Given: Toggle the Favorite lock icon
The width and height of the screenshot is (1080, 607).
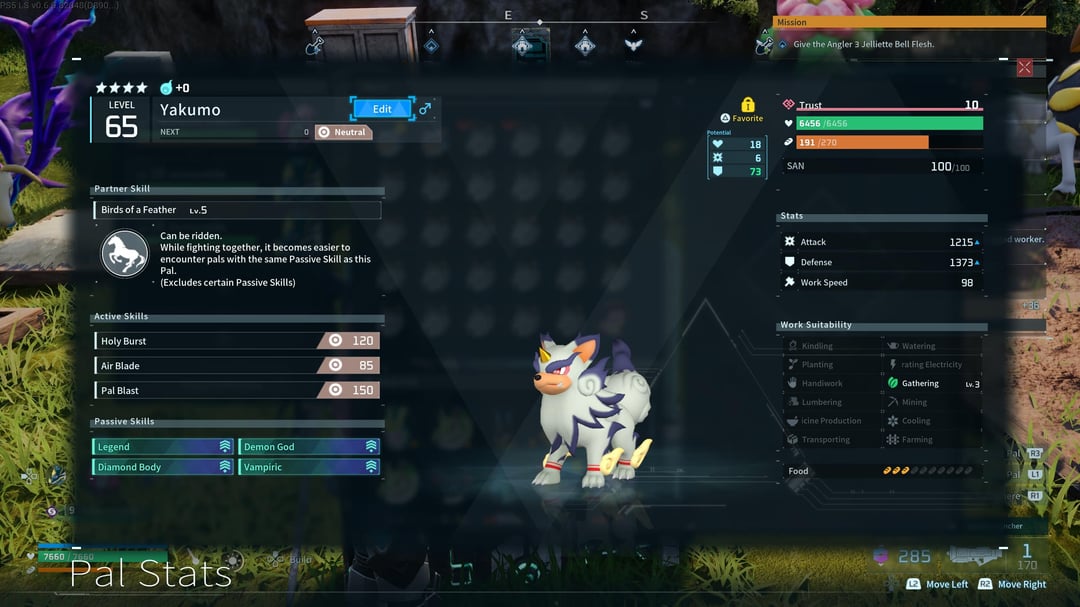Looking at the screenshot, I should click(x=747, y=105).
